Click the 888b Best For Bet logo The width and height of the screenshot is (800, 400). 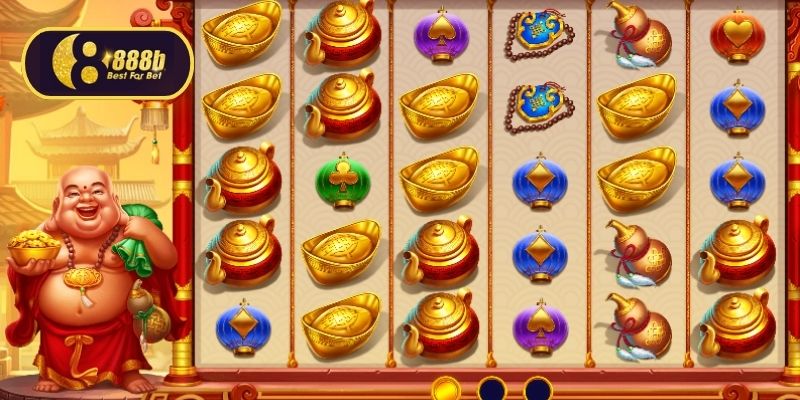108,63
